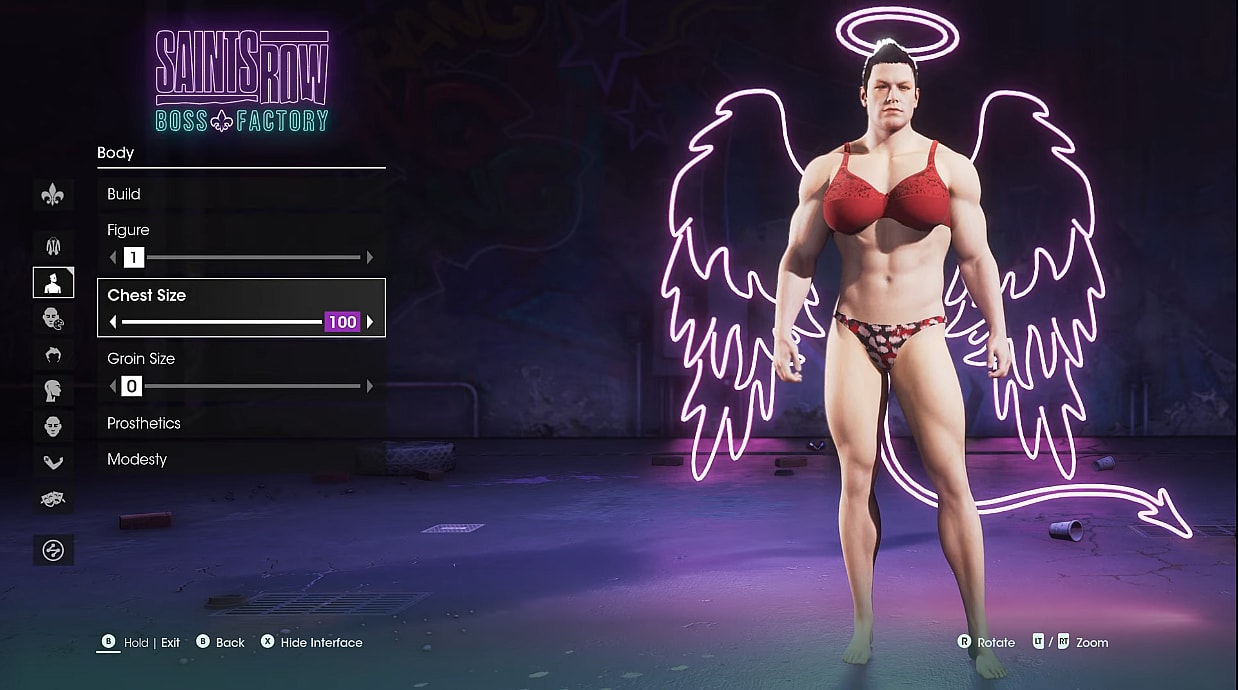Increase the Chest Size with the right arrow

click(x=370, y=322)
